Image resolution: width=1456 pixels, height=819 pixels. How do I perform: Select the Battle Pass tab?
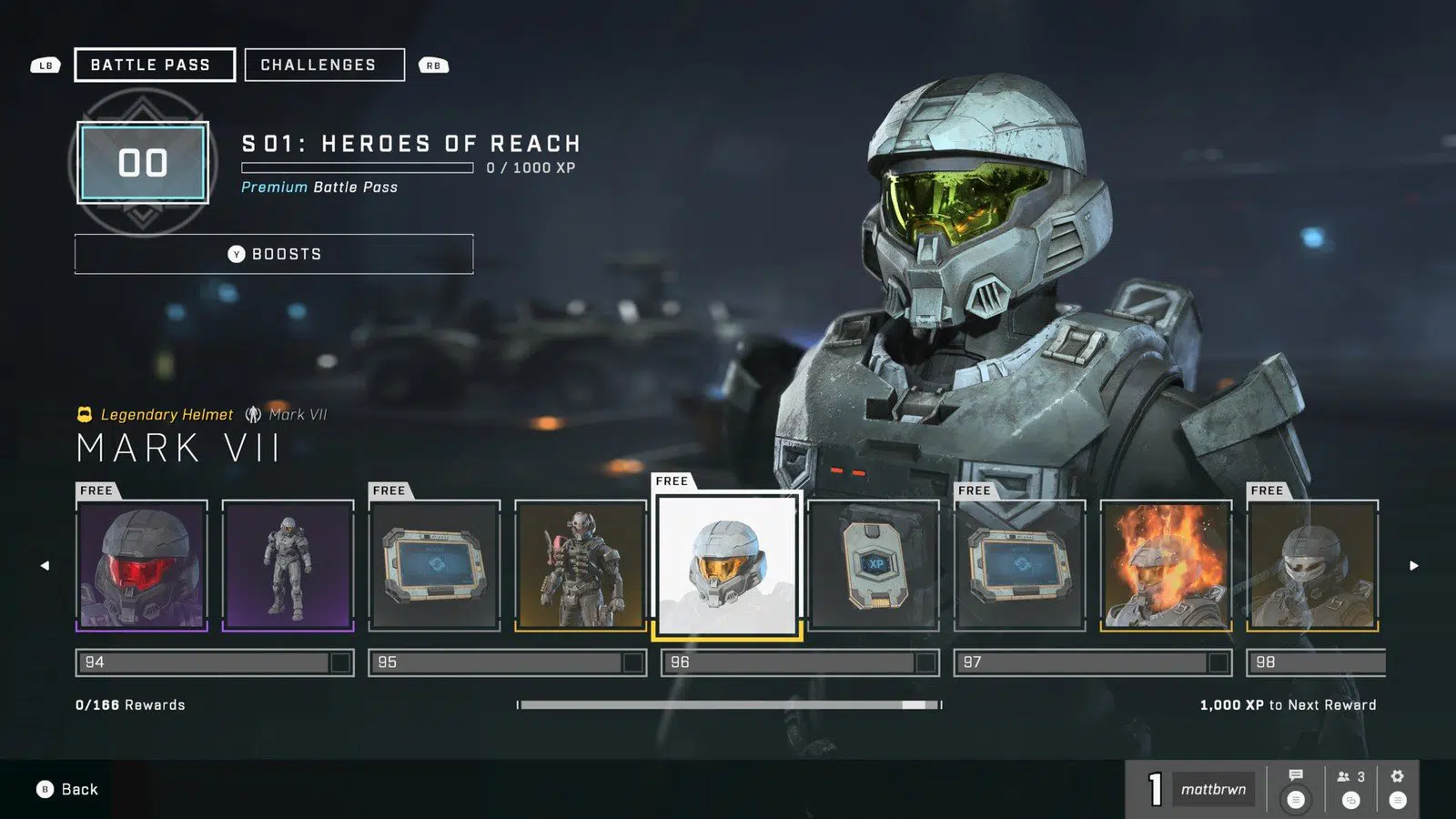coord(155,65)
